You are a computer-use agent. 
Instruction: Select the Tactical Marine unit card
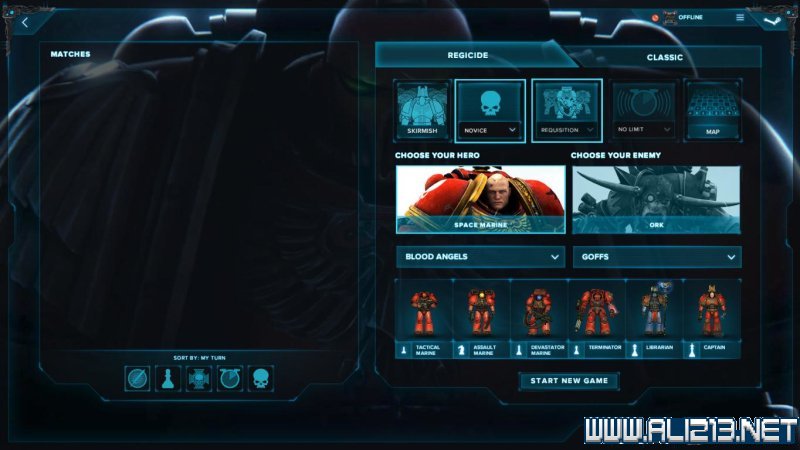point(424,320)
